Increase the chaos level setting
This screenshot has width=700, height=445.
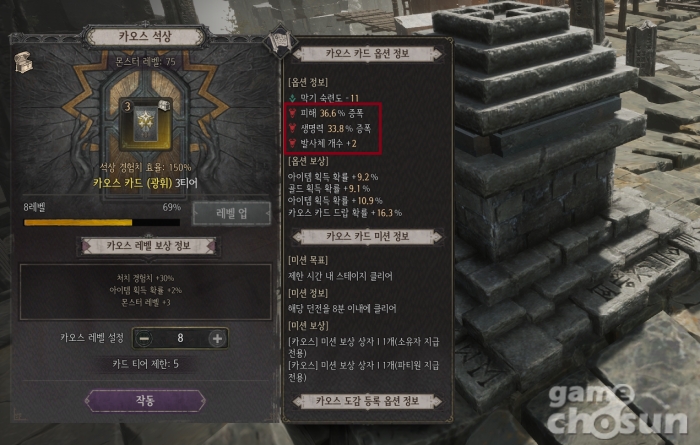click(216, 338)
